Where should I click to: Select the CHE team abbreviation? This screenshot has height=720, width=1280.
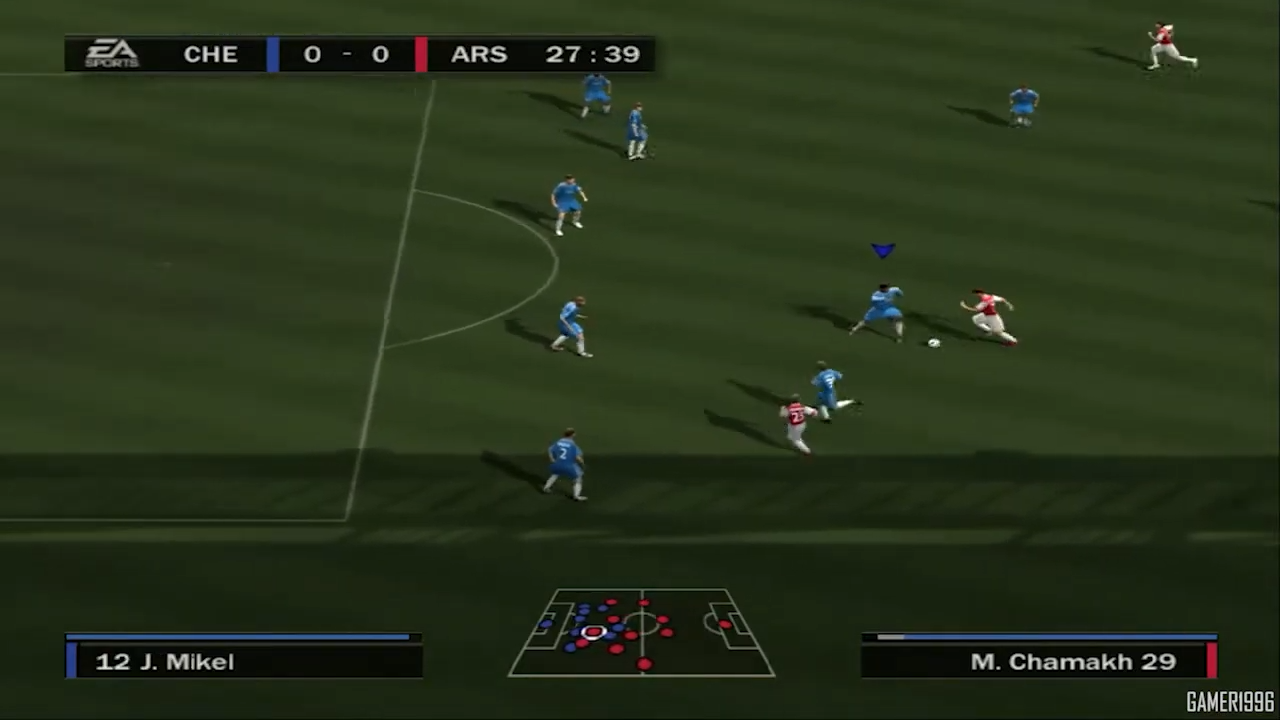pos(210,54)
